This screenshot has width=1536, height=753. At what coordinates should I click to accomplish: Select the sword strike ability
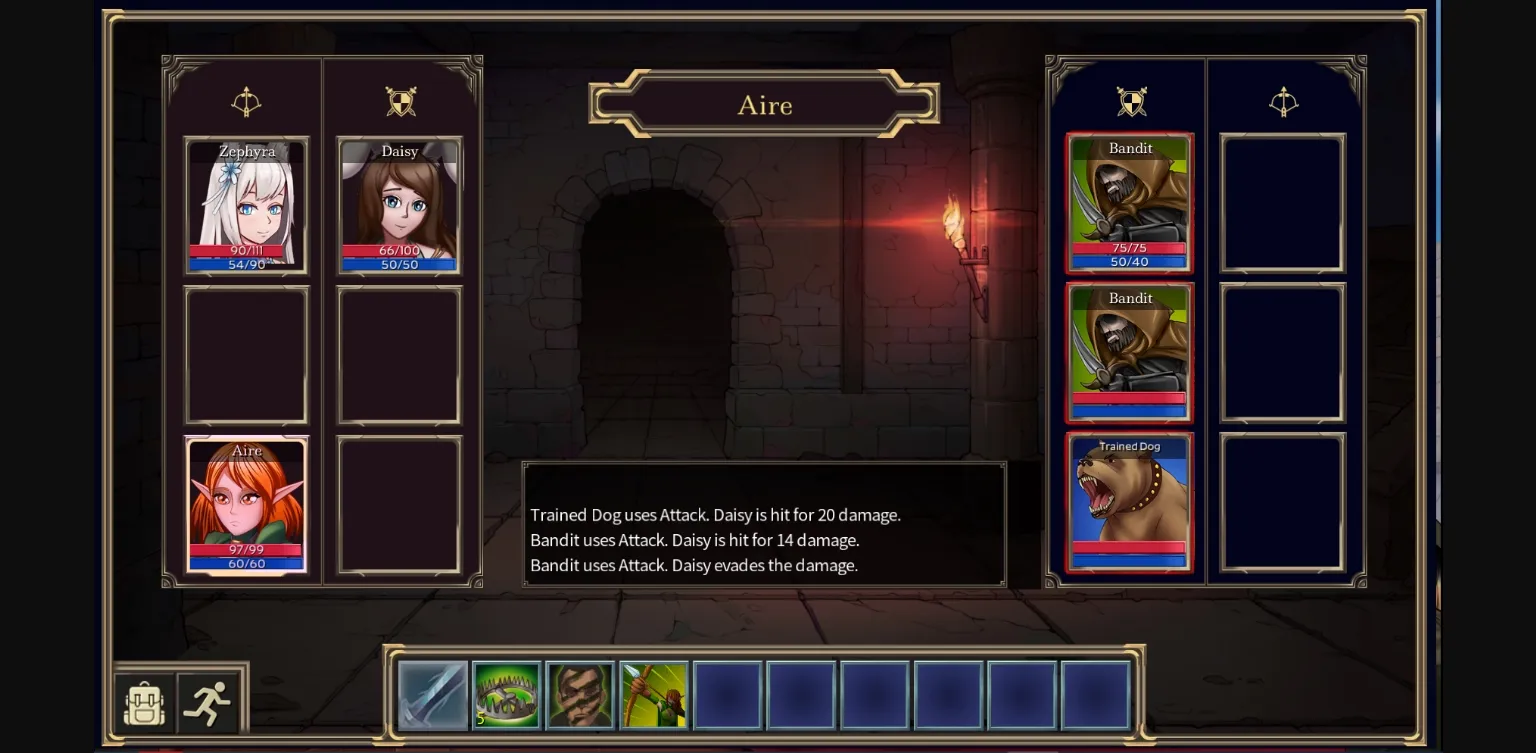click(x=433, y=694)
